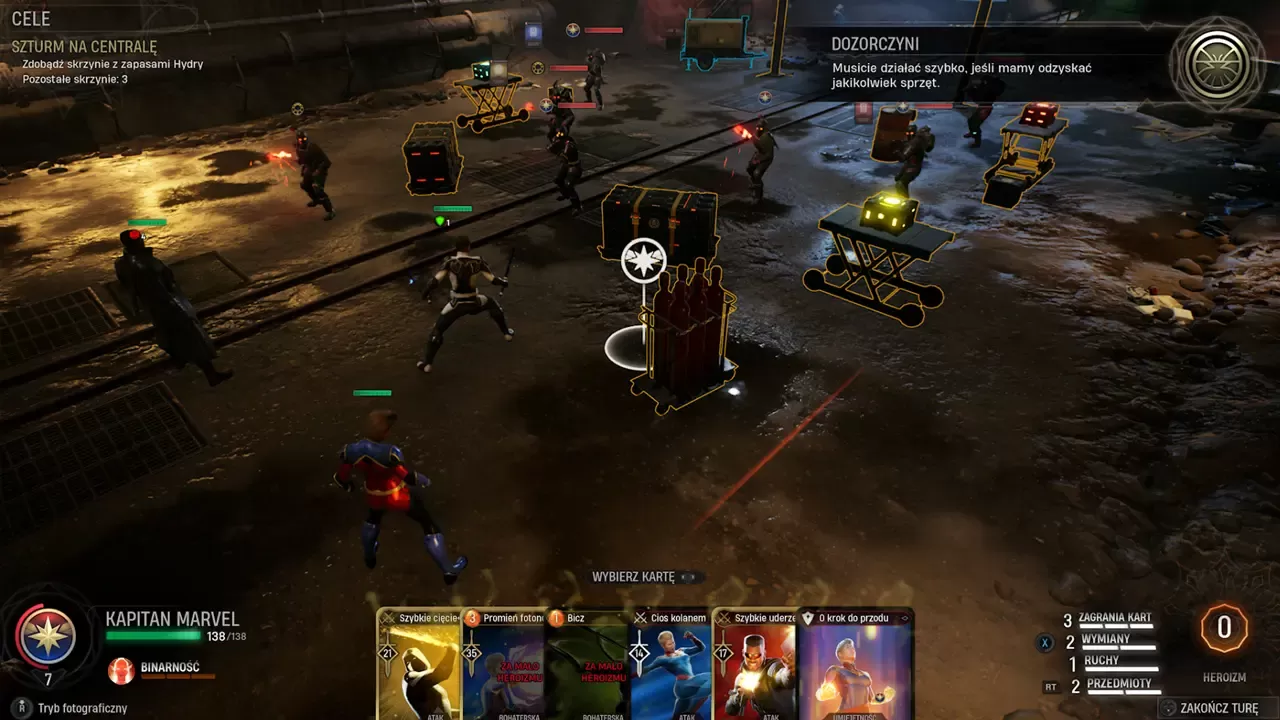This screenshot has width=1280, height=720.
Task: Select the Szybkie uderzenie attack card
Action: tap(754, 665)
